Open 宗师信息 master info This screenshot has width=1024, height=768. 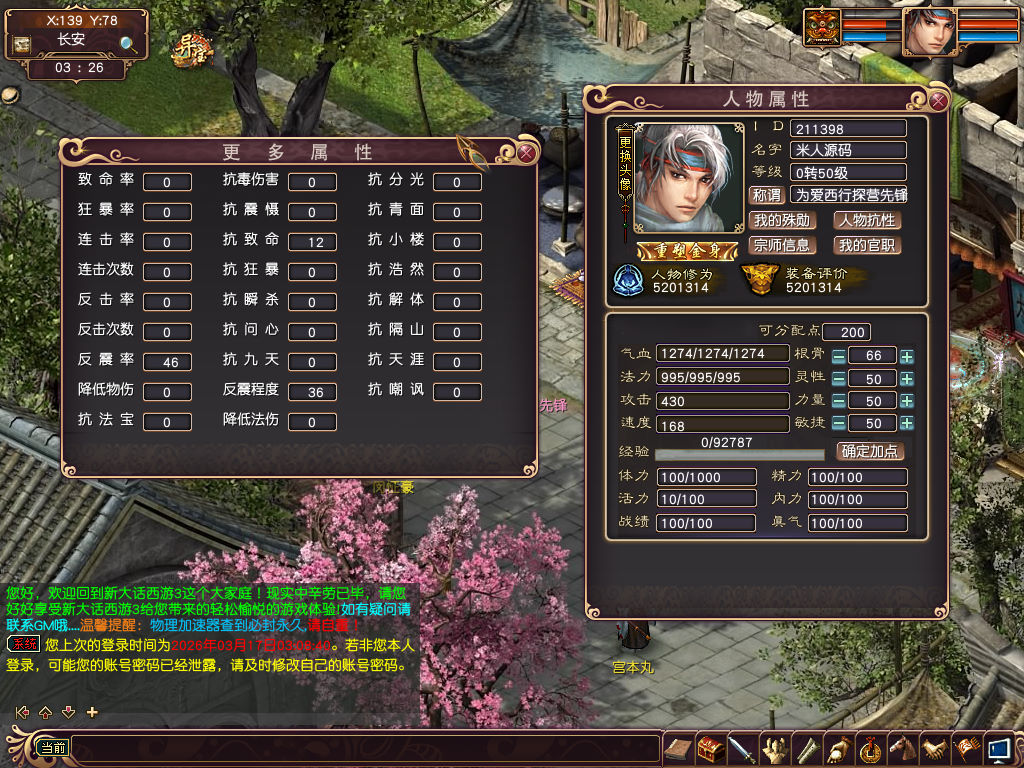781,245
